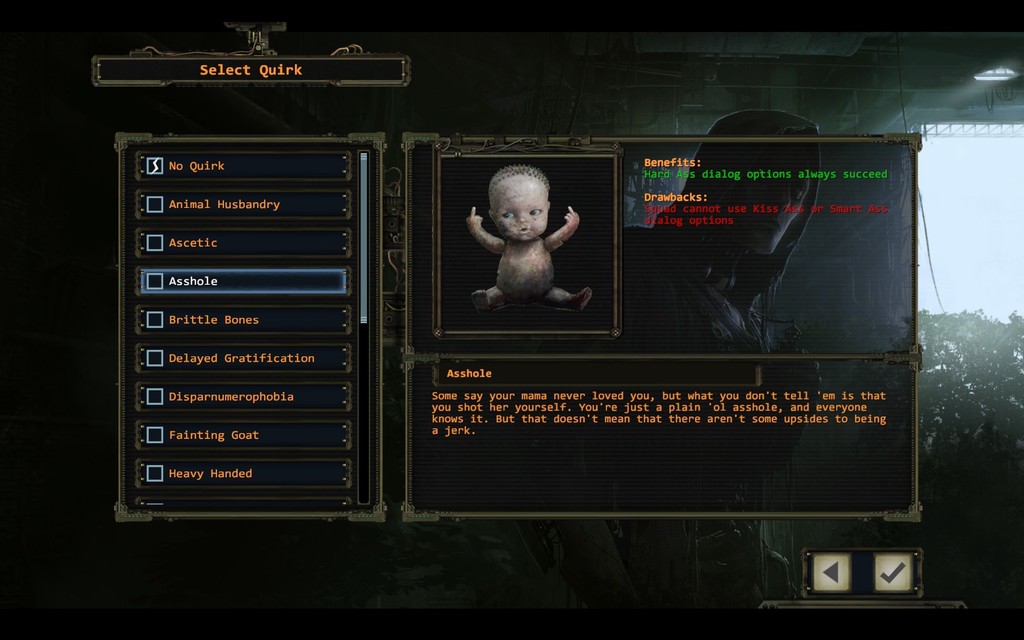This screenshot has height=640, width=1024.
Task: Select the Brittle Bones quirk
Action: pyautogui.click(x=245, y=320)
